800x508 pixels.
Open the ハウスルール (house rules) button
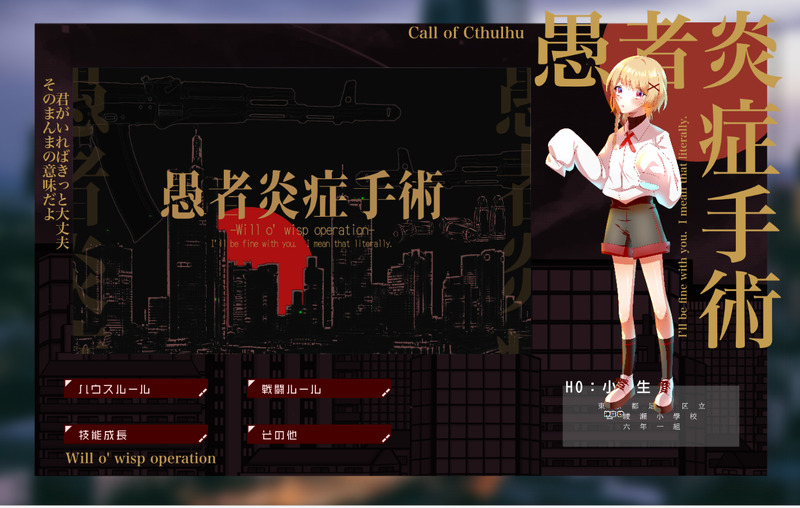click(136, 388)
